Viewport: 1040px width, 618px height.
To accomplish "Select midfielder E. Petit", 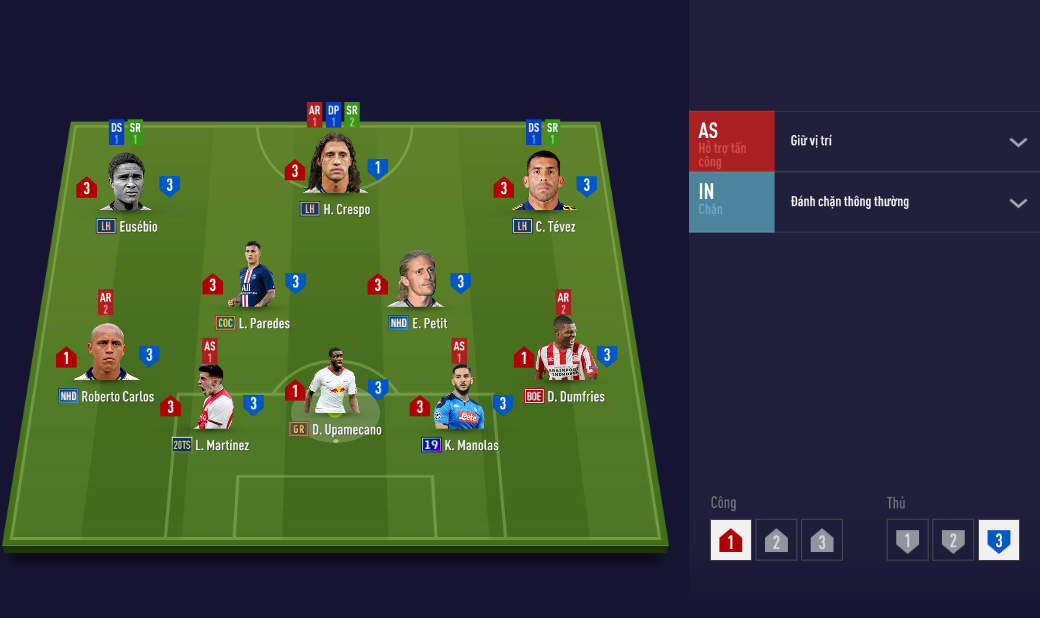I will pyautogui.click(x=418, y=281).
